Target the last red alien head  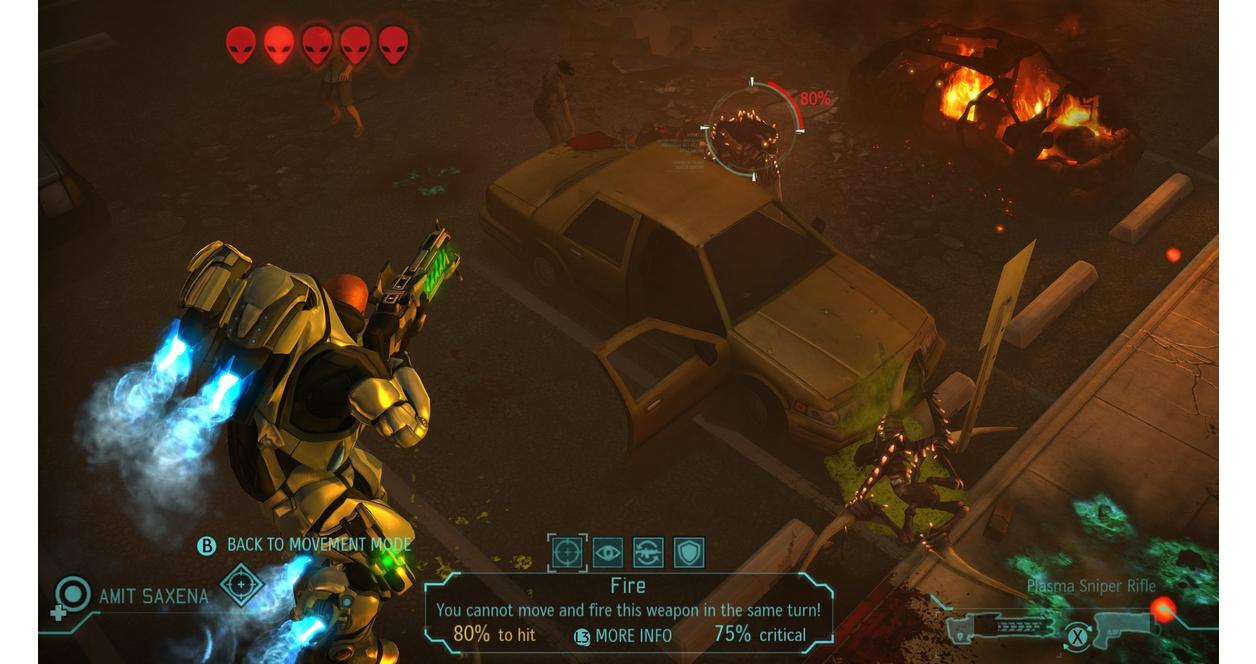(x=393, y=45)
